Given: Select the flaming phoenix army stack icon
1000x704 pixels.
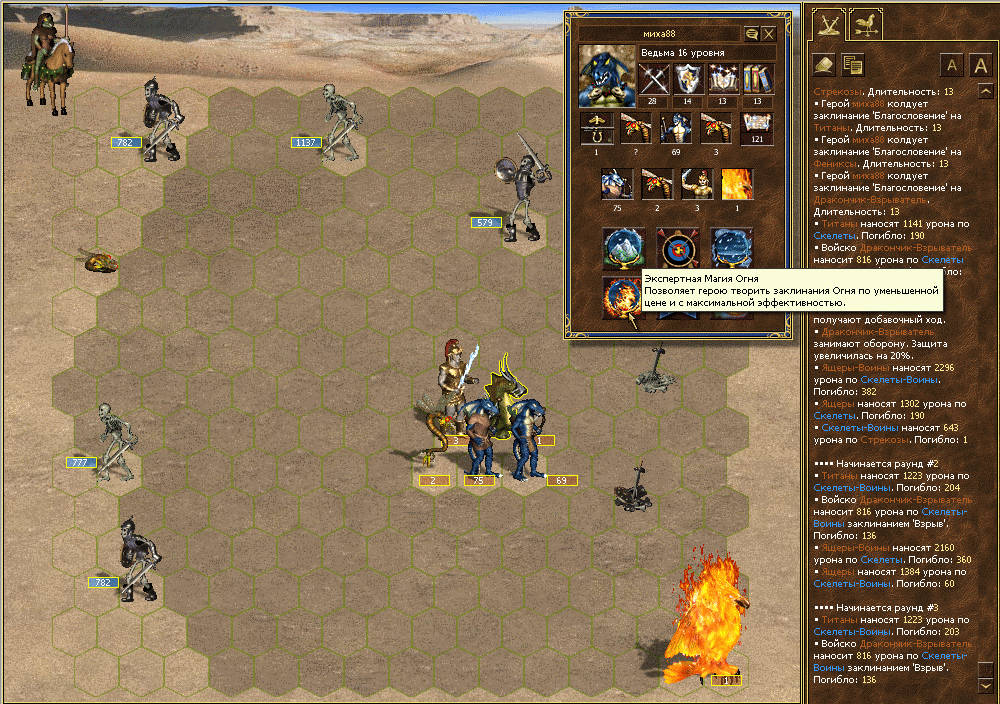Looking at the screenshot, I should click(738, 184).
